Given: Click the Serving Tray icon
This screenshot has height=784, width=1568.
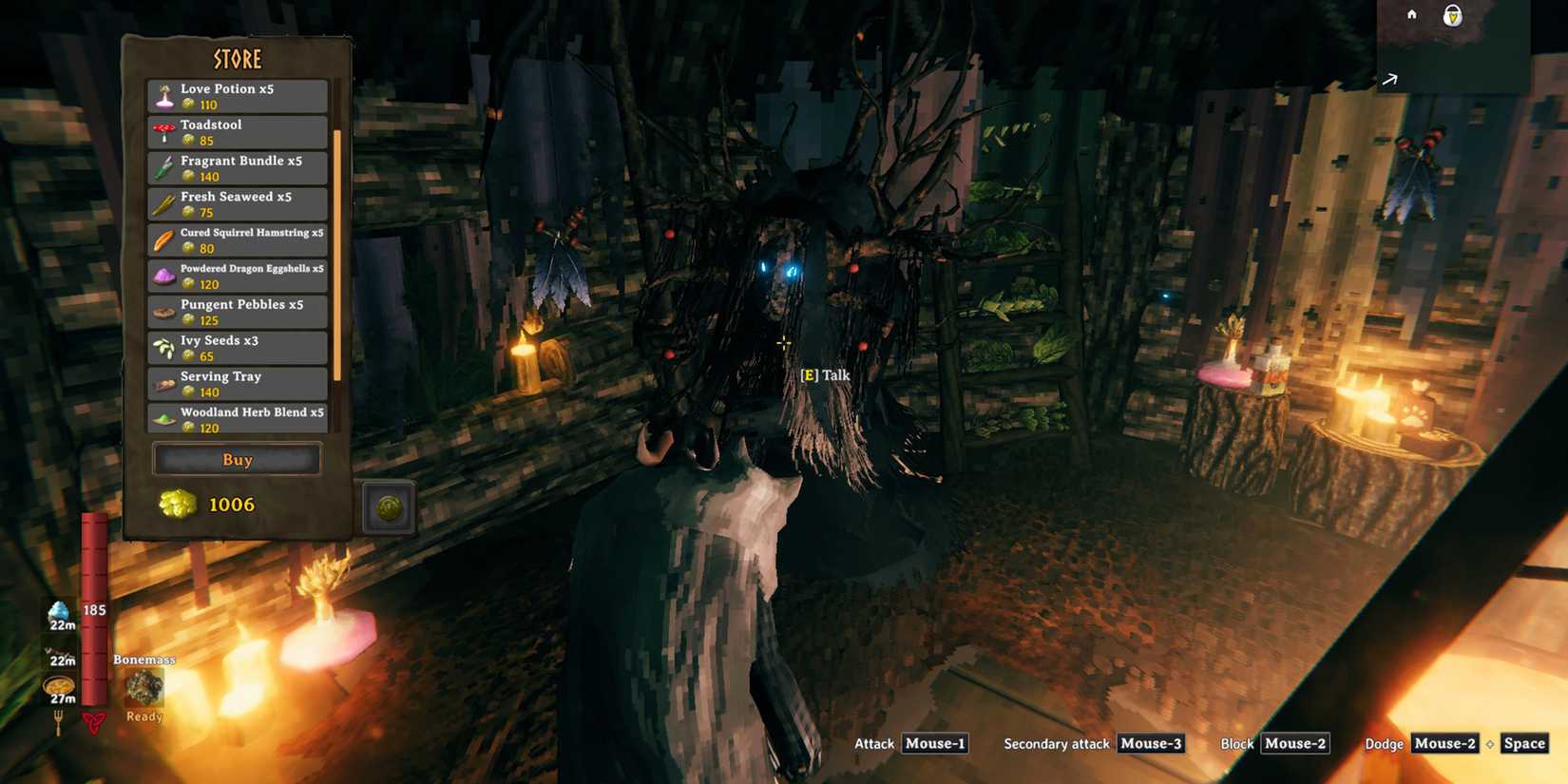Looking at the screenshot, I should (163, 383).
